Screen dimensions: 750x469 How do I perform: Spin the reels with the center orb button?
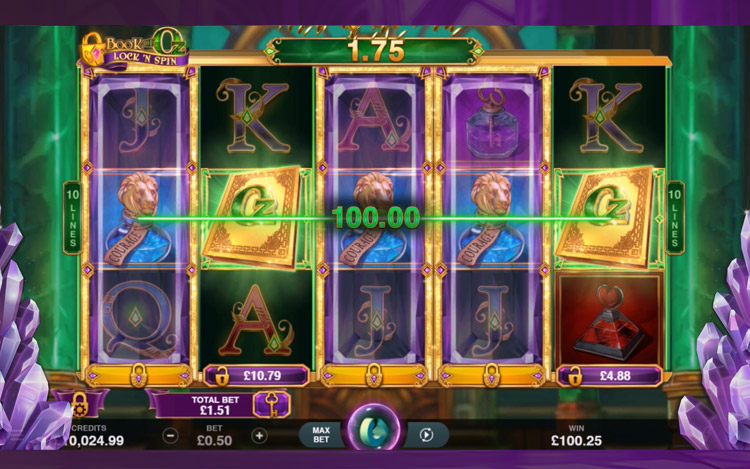click(375, 430)
